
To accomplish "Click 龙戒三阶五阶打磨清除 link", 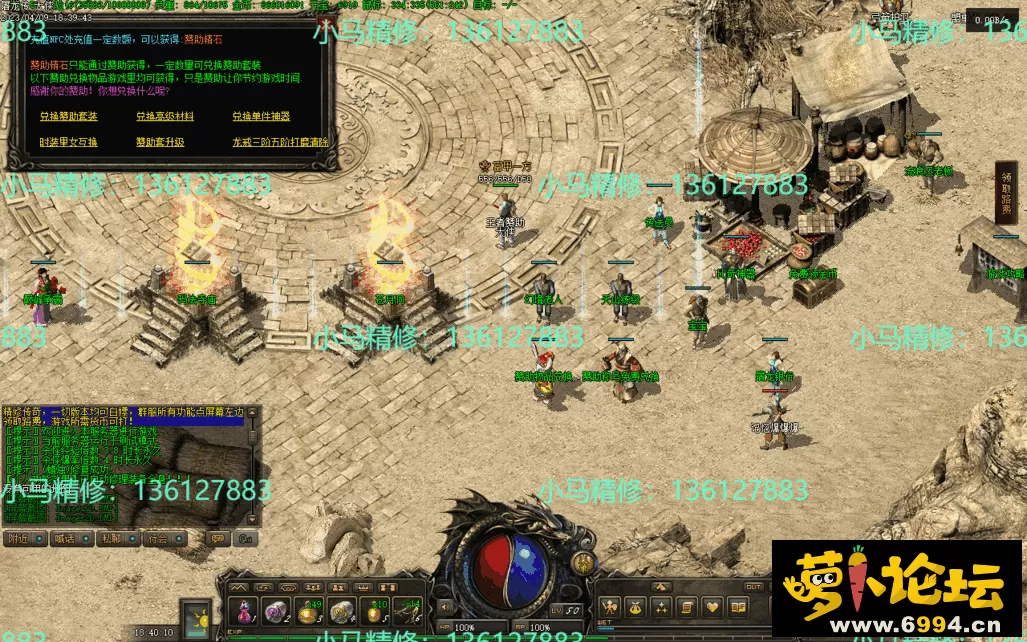I will point(280,142).
